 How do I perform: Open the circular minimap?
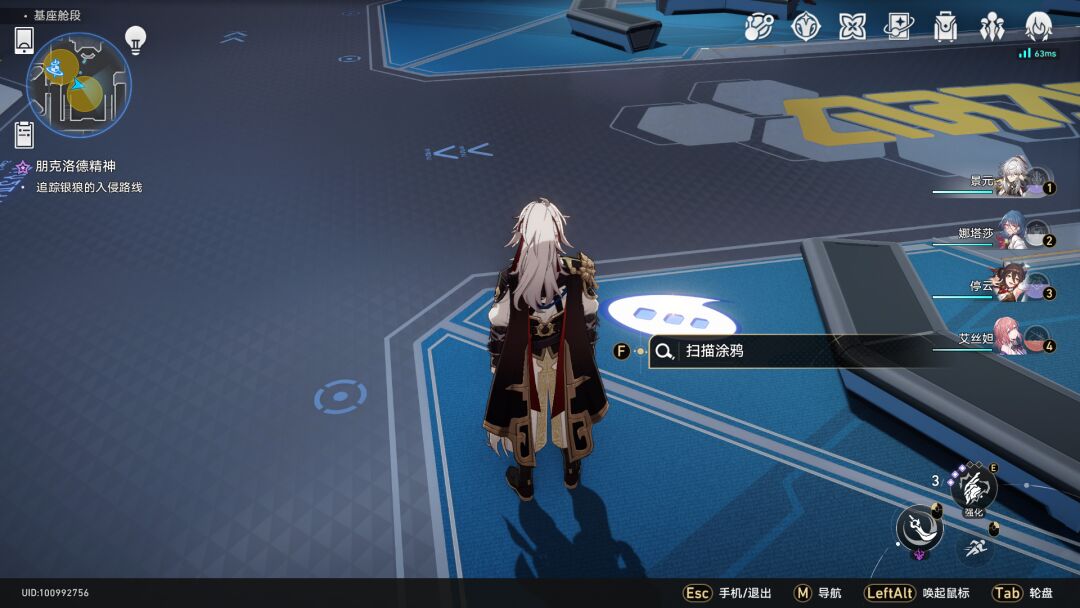(78, 85)
